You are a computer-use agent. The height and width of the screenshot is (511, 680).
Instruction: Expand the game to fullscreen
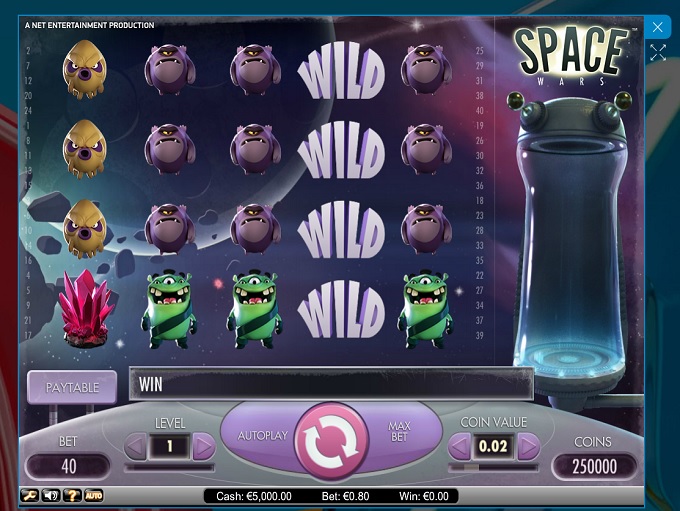coord(657,52)
